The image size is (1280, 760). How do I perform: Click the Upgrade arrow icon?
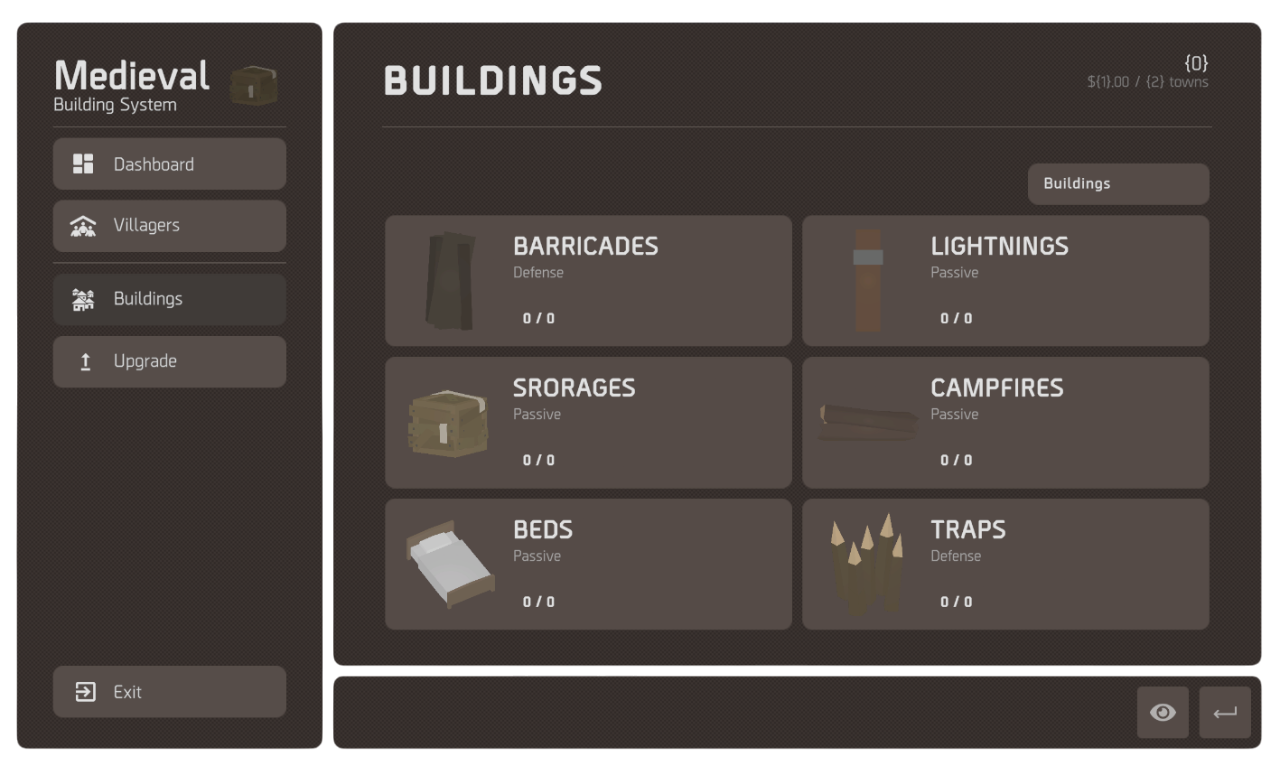coord(85,361)
